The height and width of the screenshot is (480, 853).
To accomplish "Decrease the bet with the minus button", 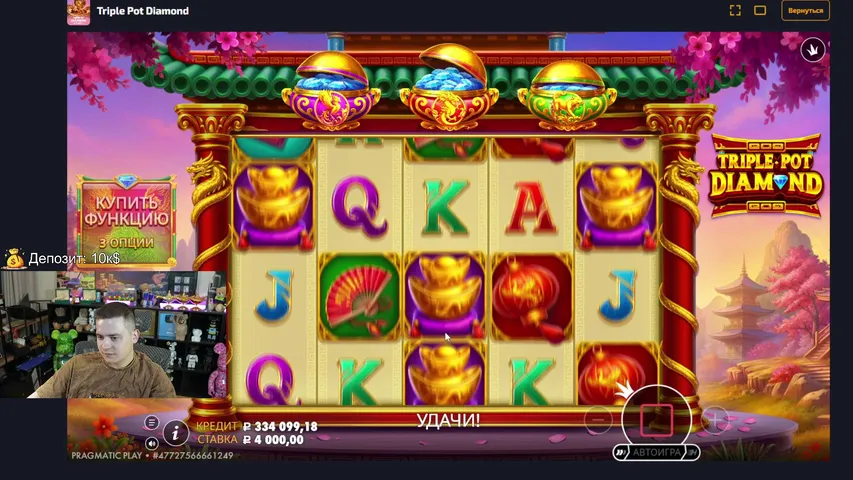I will (x=598, y=419).
